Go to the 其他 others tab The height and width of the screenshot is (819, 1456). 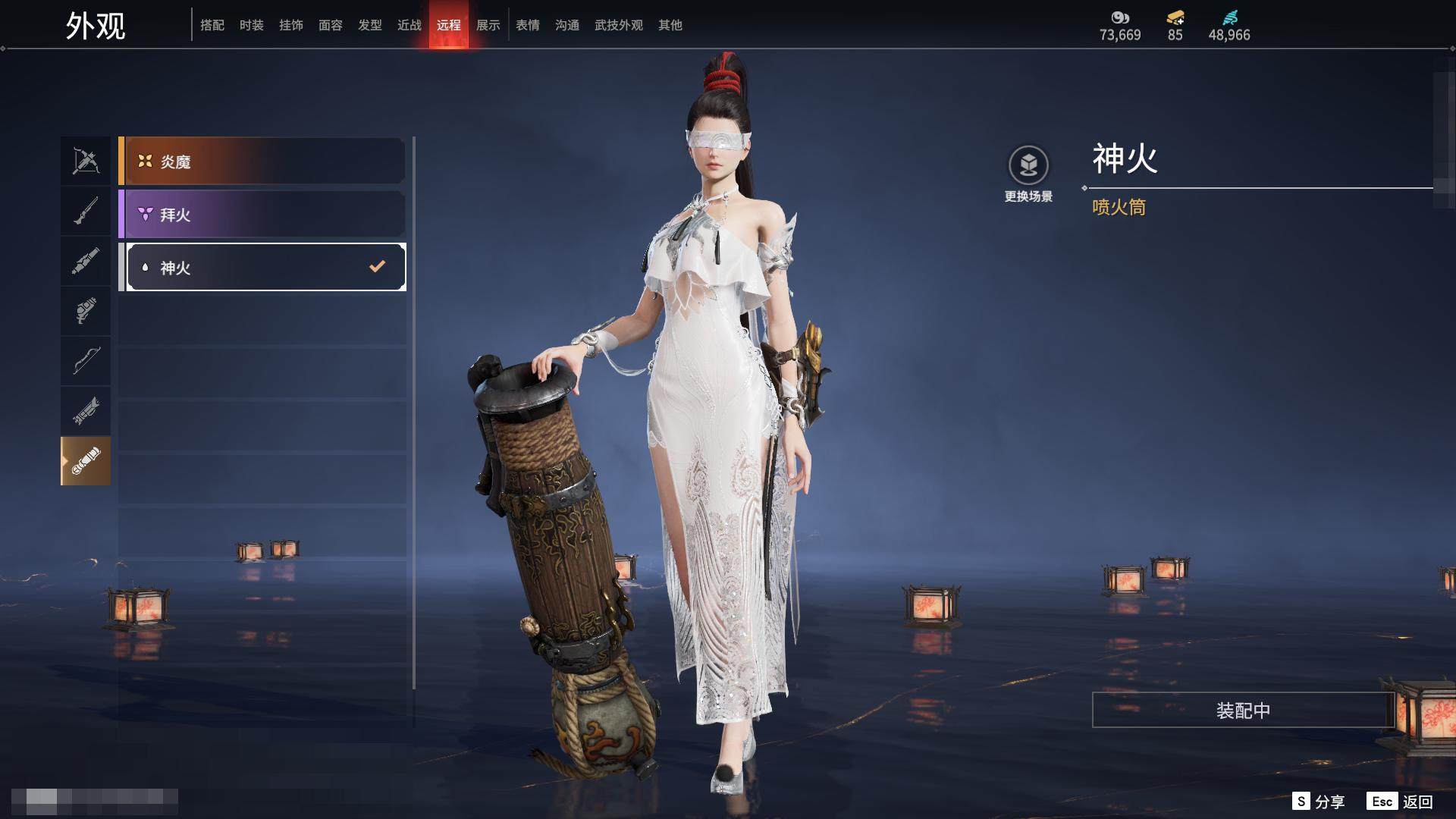pyautogui.click(x=670, y=25)
